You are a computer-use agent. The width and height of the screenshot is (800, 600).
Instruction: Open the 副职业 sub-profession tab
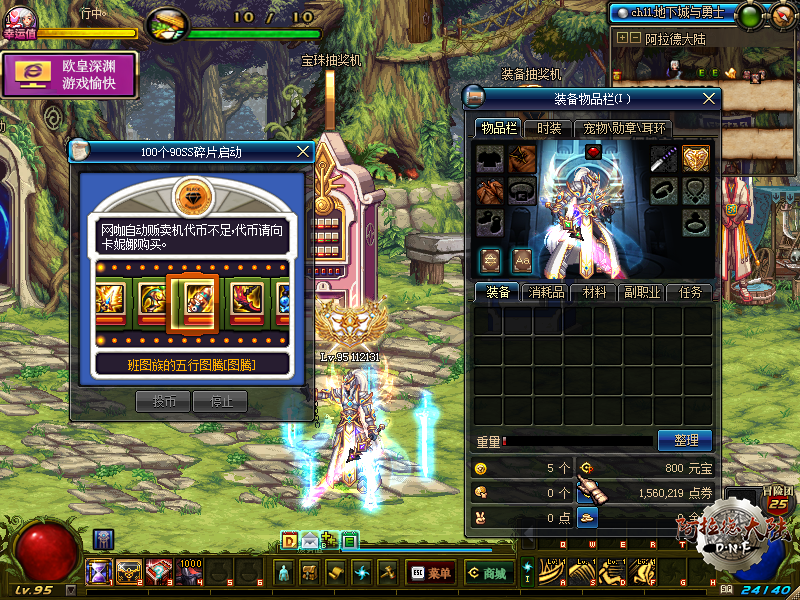[643, 292]
